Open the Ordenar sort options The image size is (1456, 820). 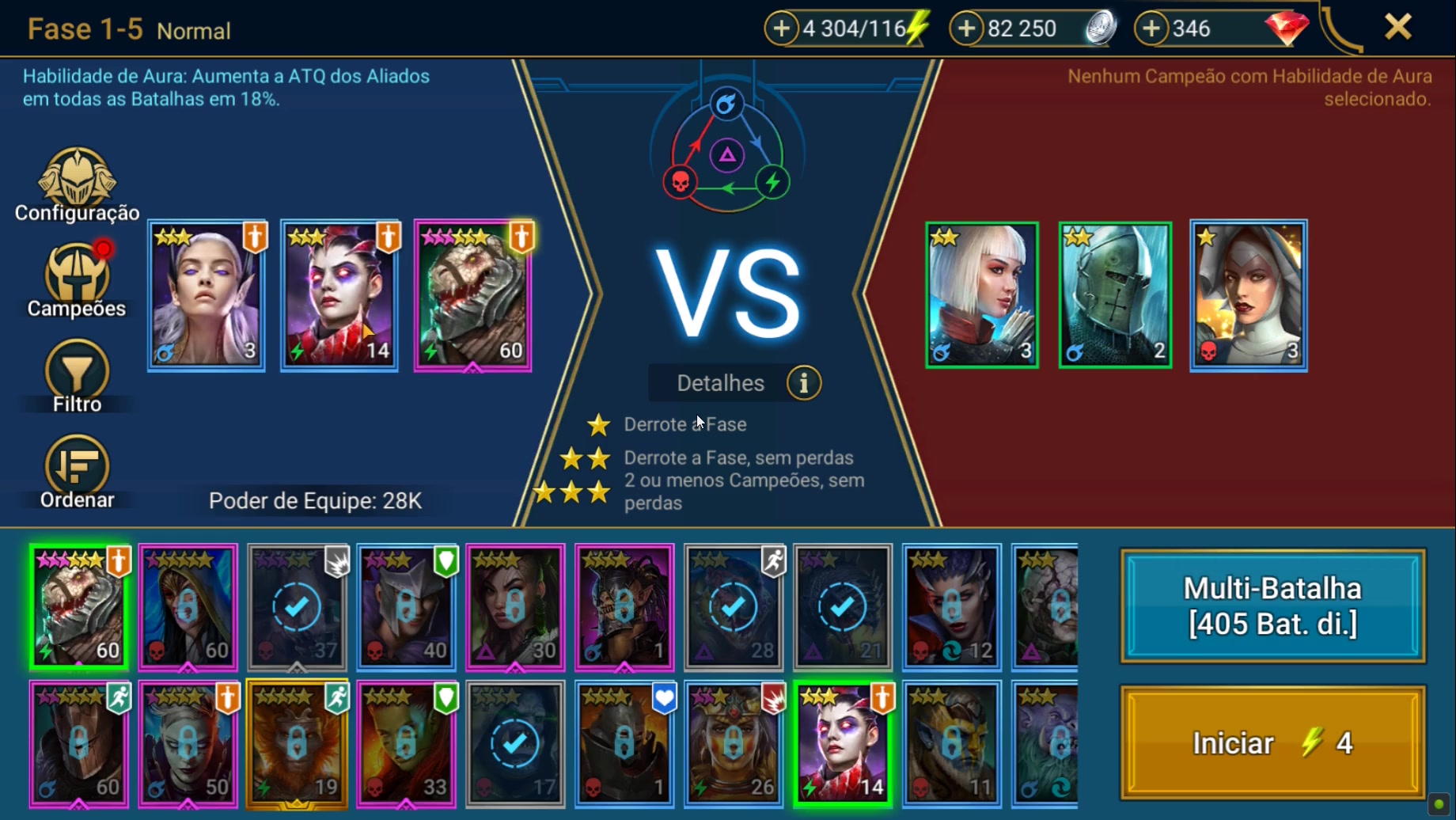[77, 472]
